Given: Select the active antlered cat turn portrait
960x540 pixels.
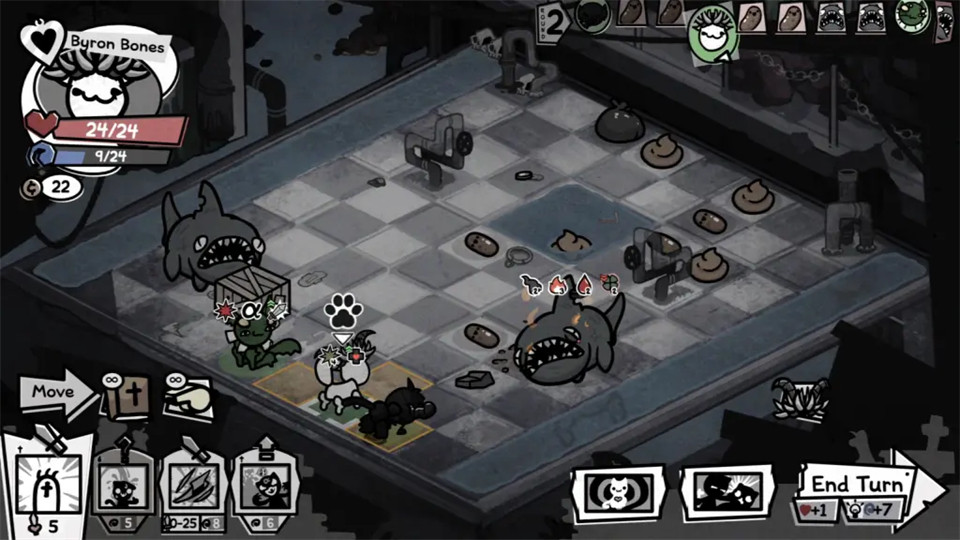Looking at the screenshot, I should 713,37.
